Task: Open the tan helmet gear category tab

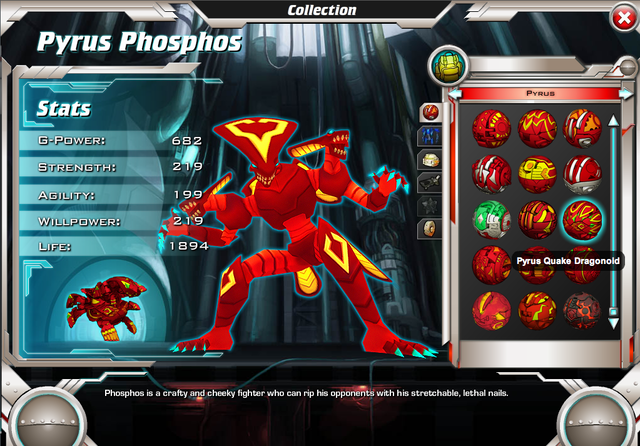Action: tap(429, 159)
